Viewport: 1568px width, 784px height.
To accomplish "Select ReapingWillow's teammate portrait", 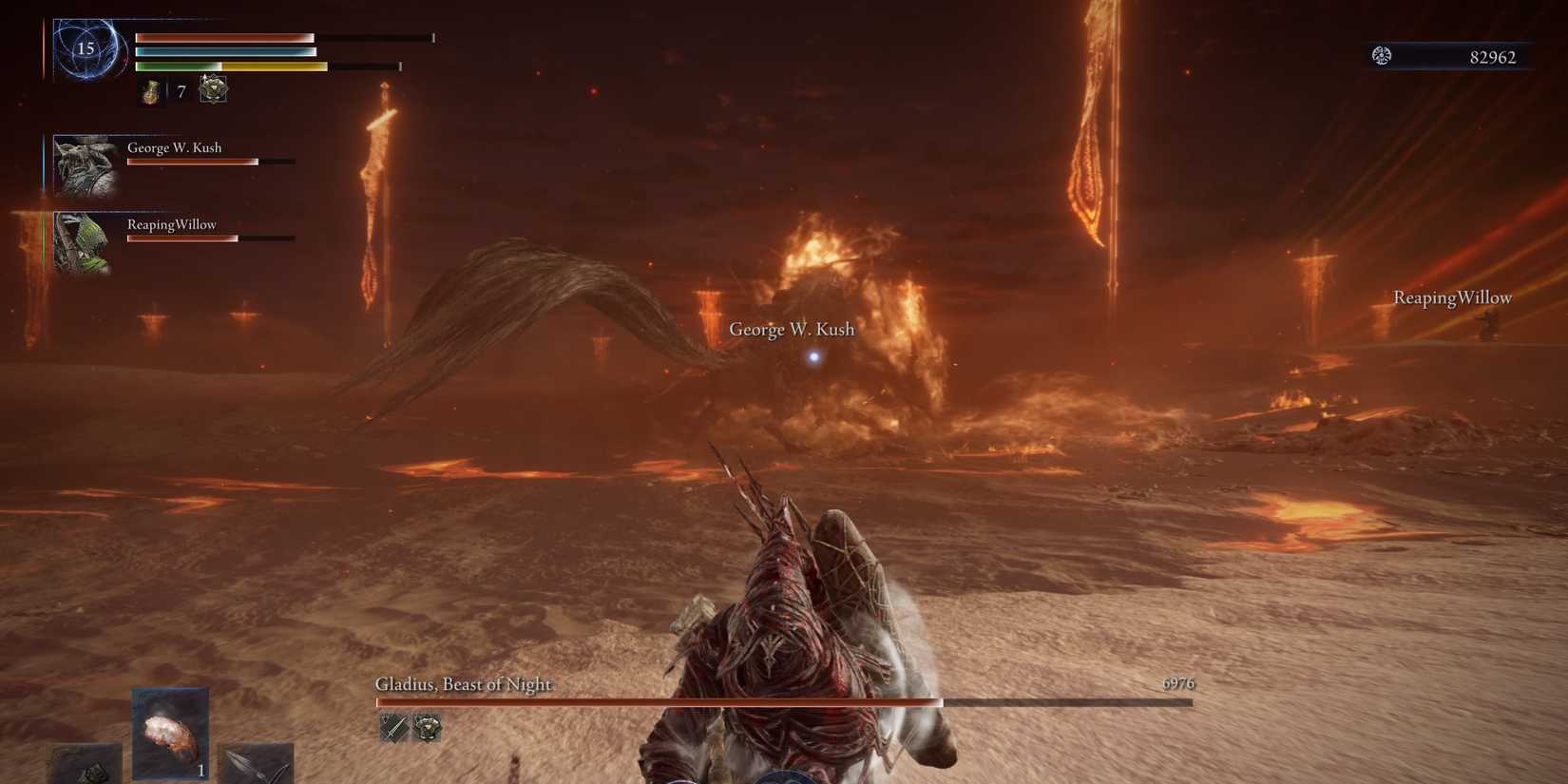I will 82,243.
